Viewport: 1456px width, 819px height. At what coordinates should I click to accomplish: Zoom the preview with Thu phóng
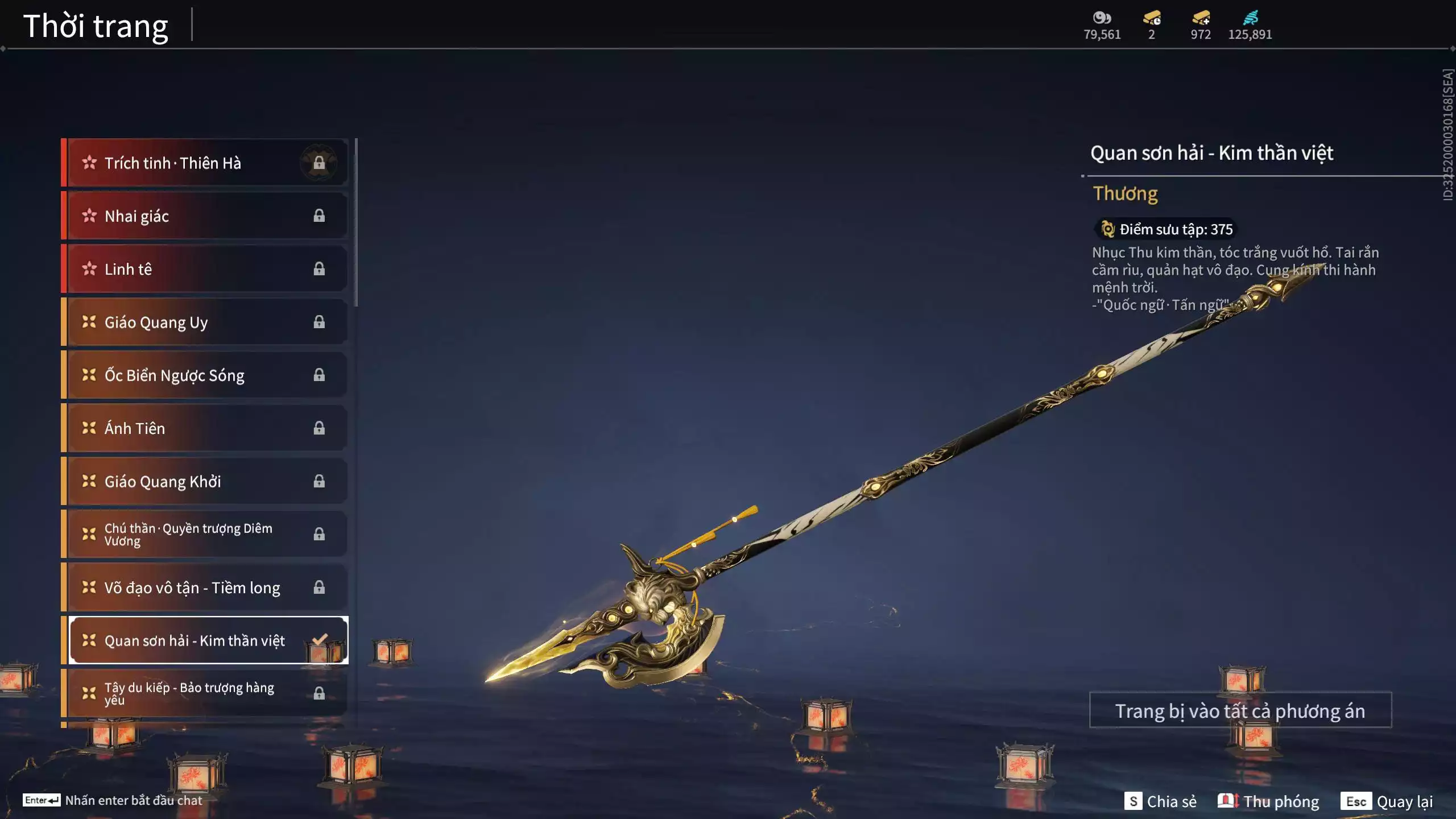1268,801
